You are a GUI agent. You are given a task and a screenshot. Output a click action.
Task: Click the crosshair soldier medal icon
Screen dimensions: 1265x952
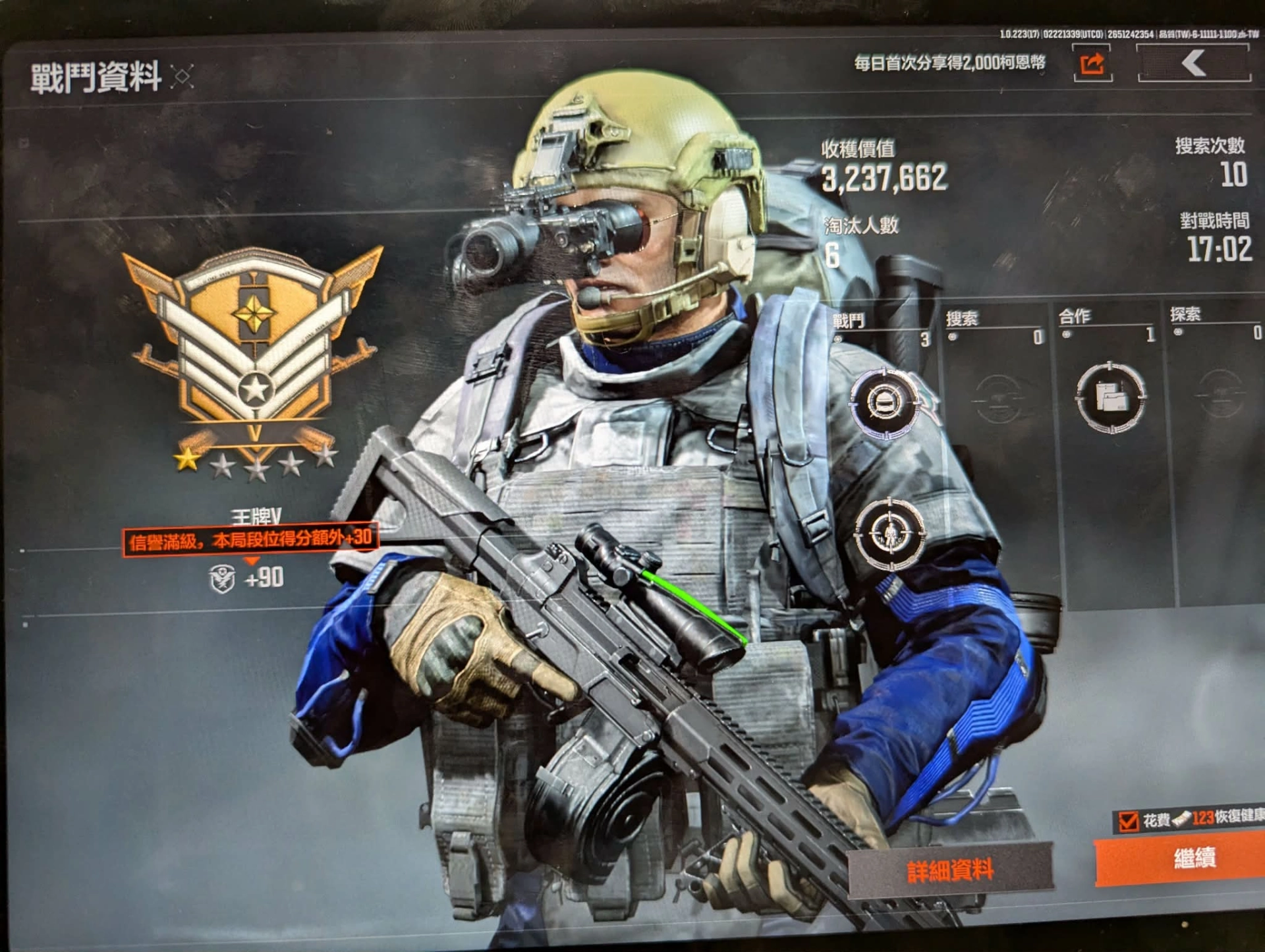[889, 533]
